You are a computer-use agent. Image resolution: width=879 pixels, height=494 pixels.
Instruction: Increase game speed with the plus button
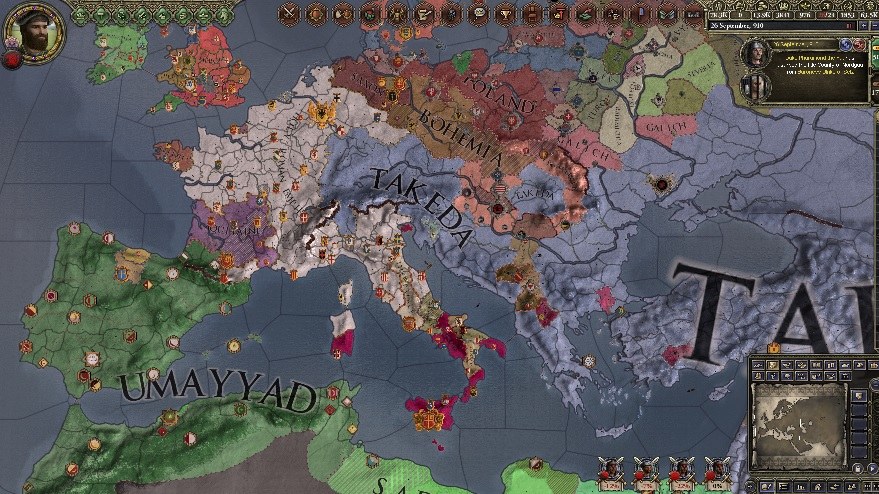[x=864, y=26]
